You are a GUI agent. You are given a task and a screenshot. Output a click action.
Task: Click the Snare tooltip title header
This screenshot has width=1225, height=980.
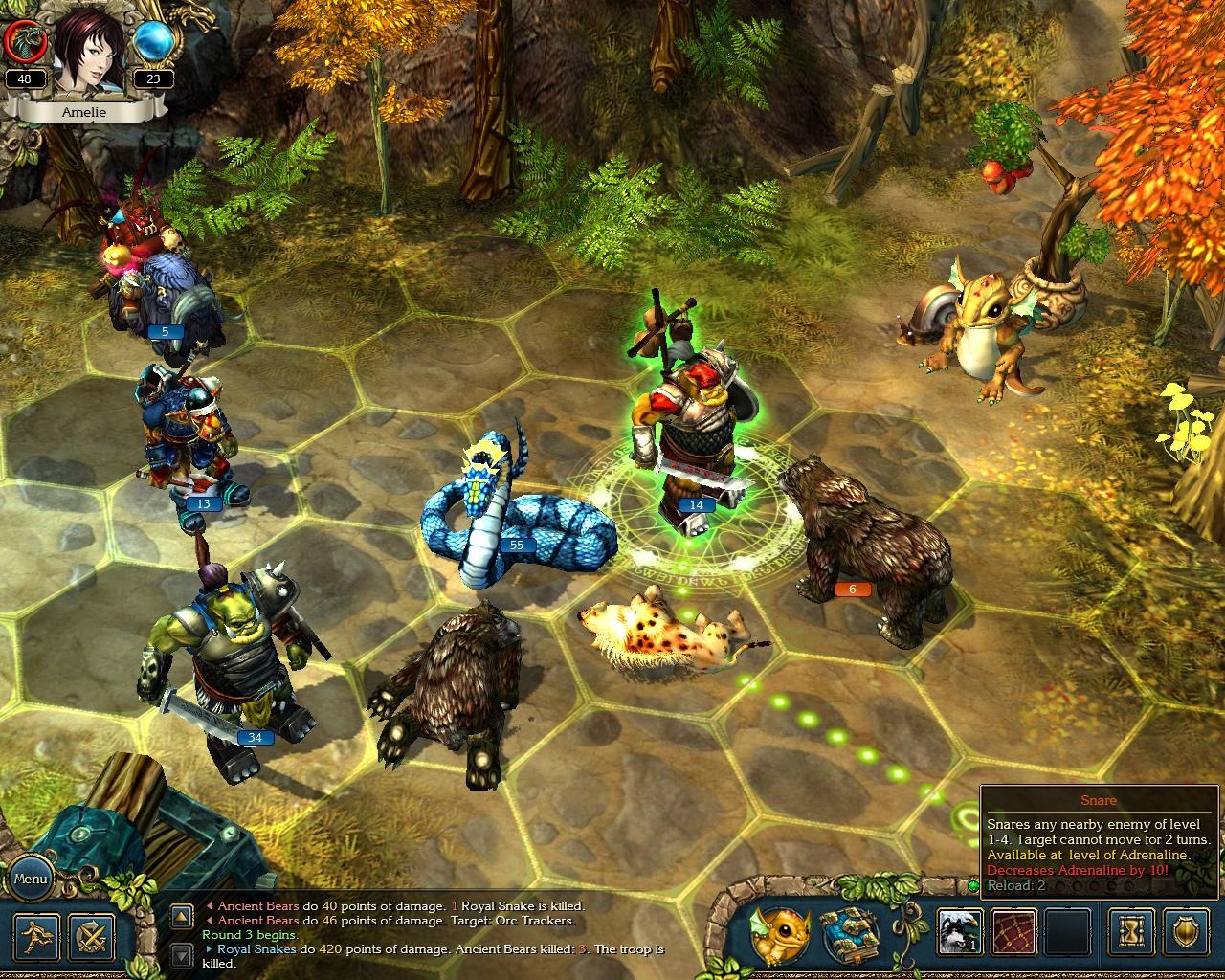pyautogui.click(x=1099, y=800)
